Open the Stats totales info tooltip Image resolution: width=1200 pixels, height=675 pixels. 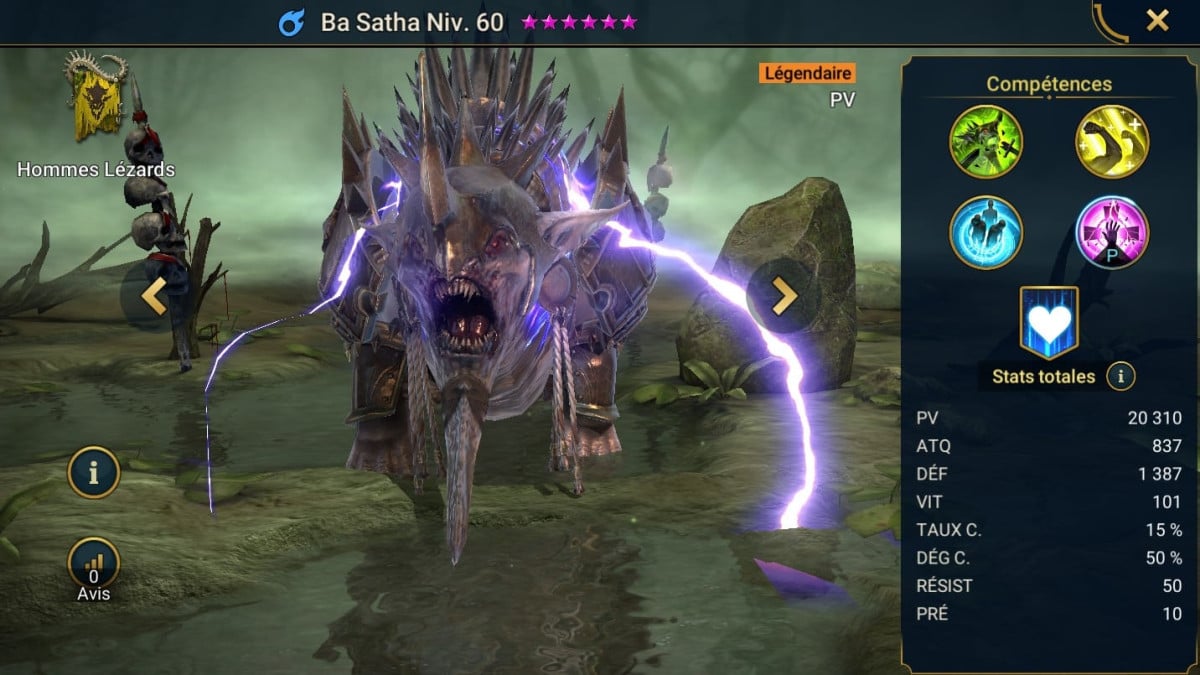tap(1122, 377)
